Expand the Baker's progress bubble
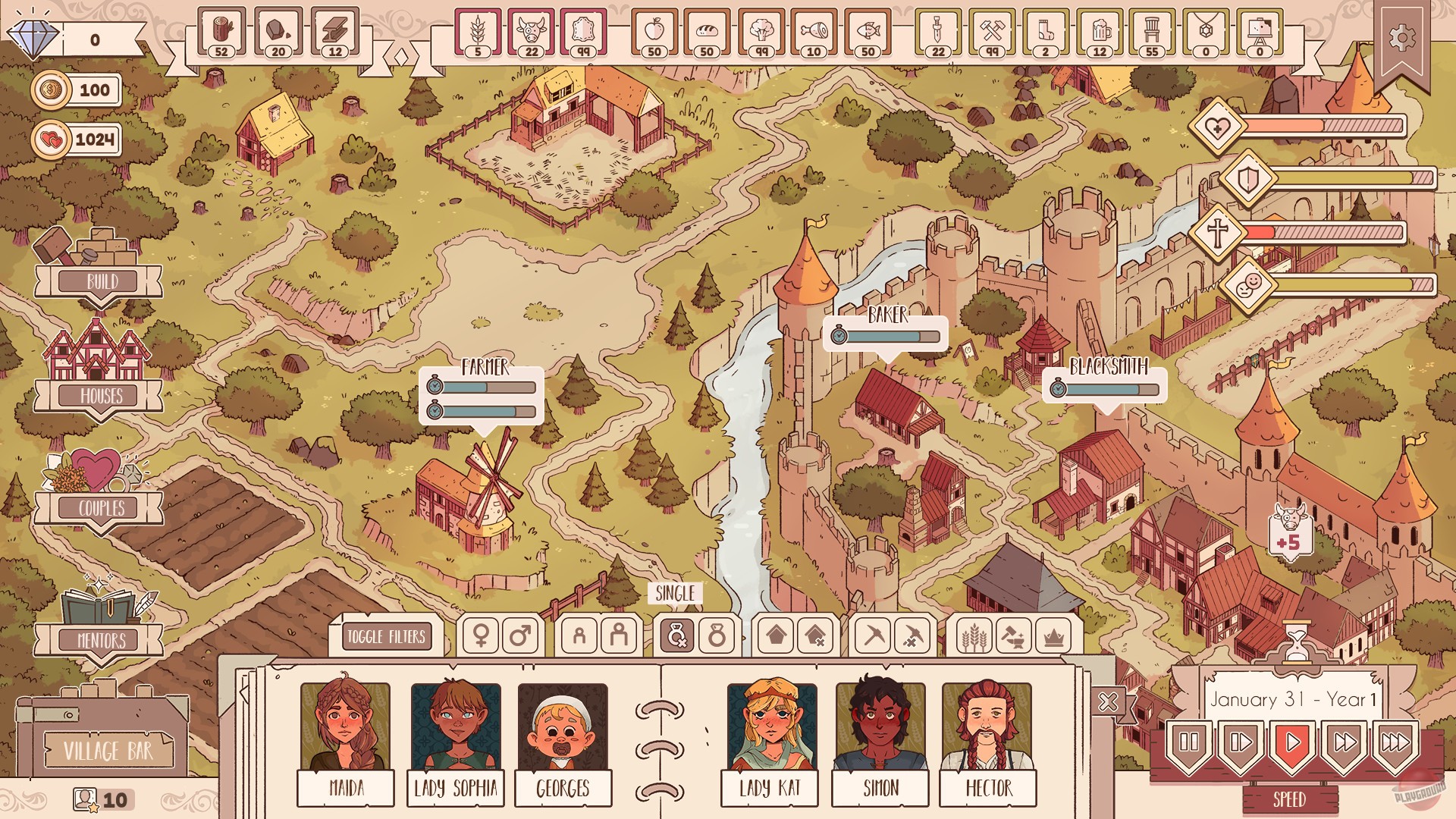 pyautogui.click(x=886, y=336)
